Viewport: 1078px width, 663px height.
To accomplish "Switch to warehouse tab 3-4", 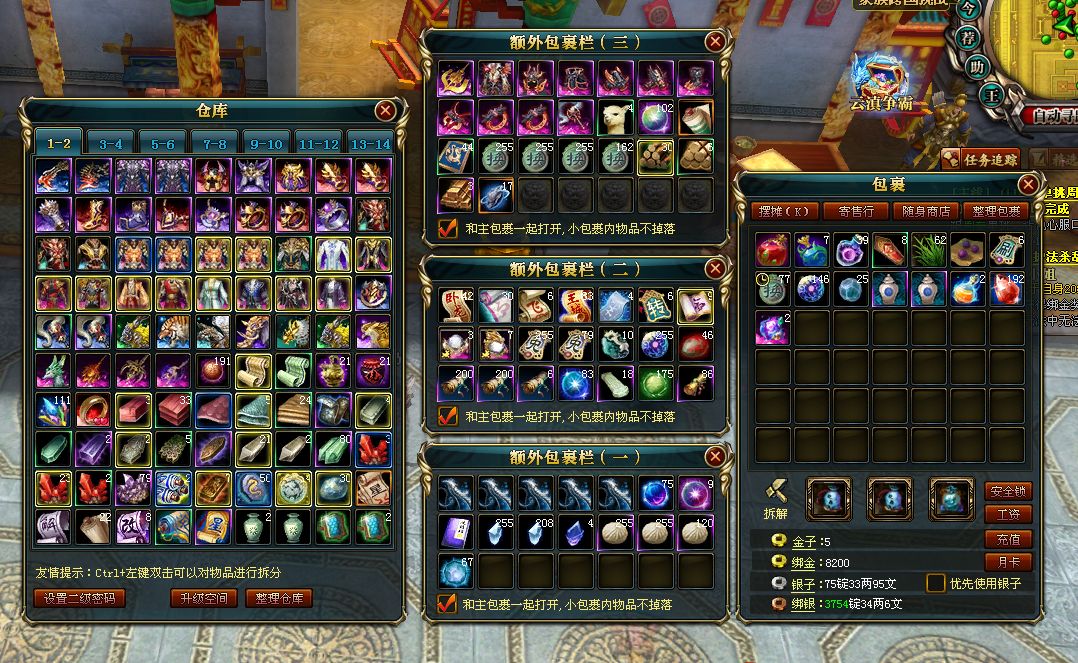I will coord(111,144).
